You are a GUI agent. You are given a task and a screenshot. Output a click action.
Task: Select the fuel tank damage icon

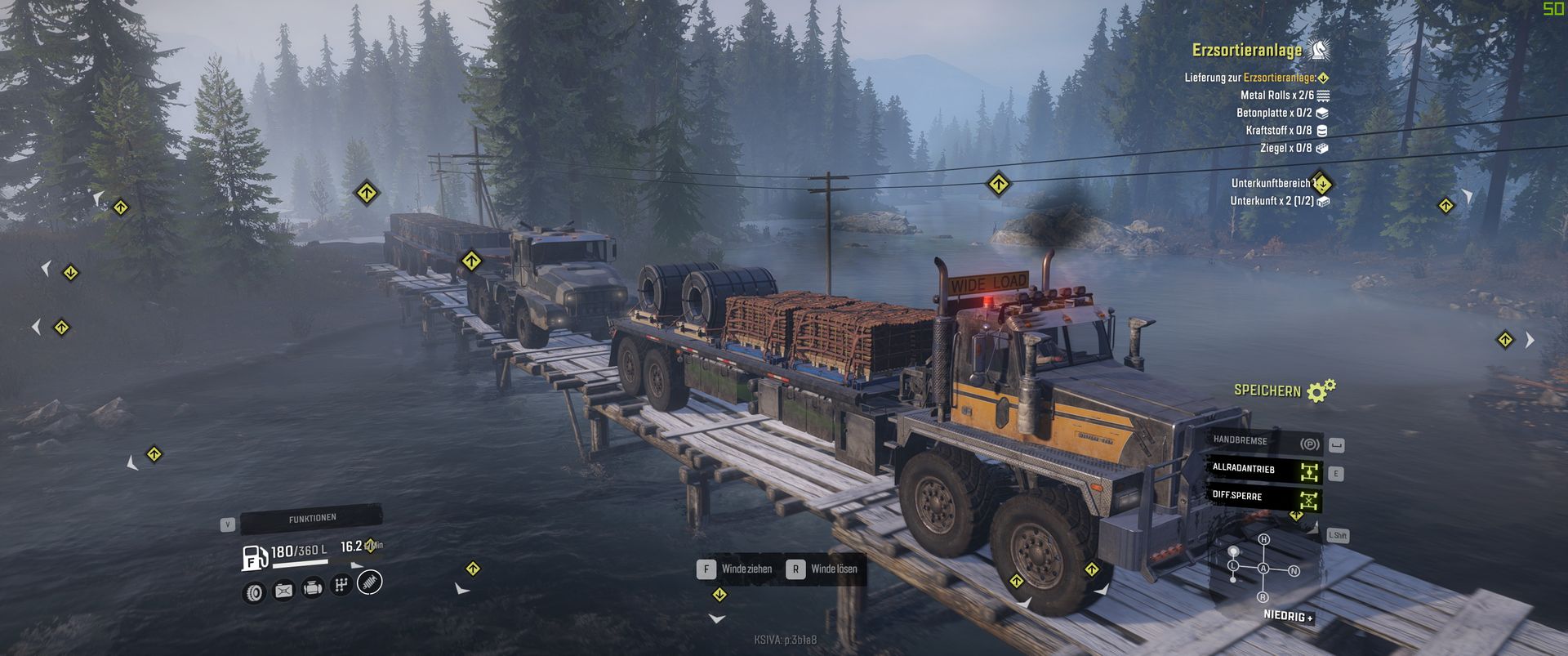[283, 590]
